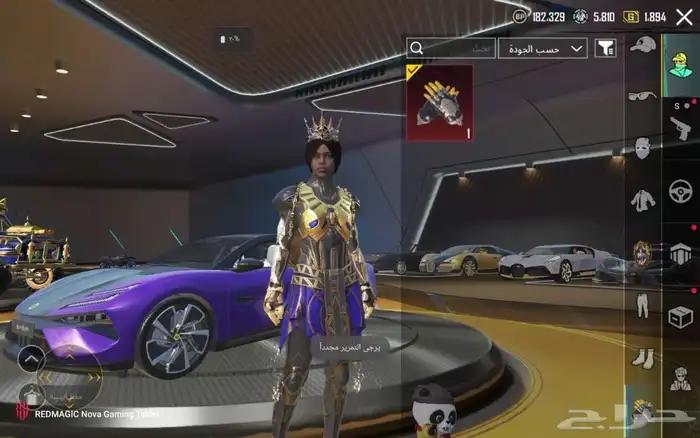The height and width of the screenshot is (438, 700).
Task: Open the inventory filter button
Action: pos(606,48)
